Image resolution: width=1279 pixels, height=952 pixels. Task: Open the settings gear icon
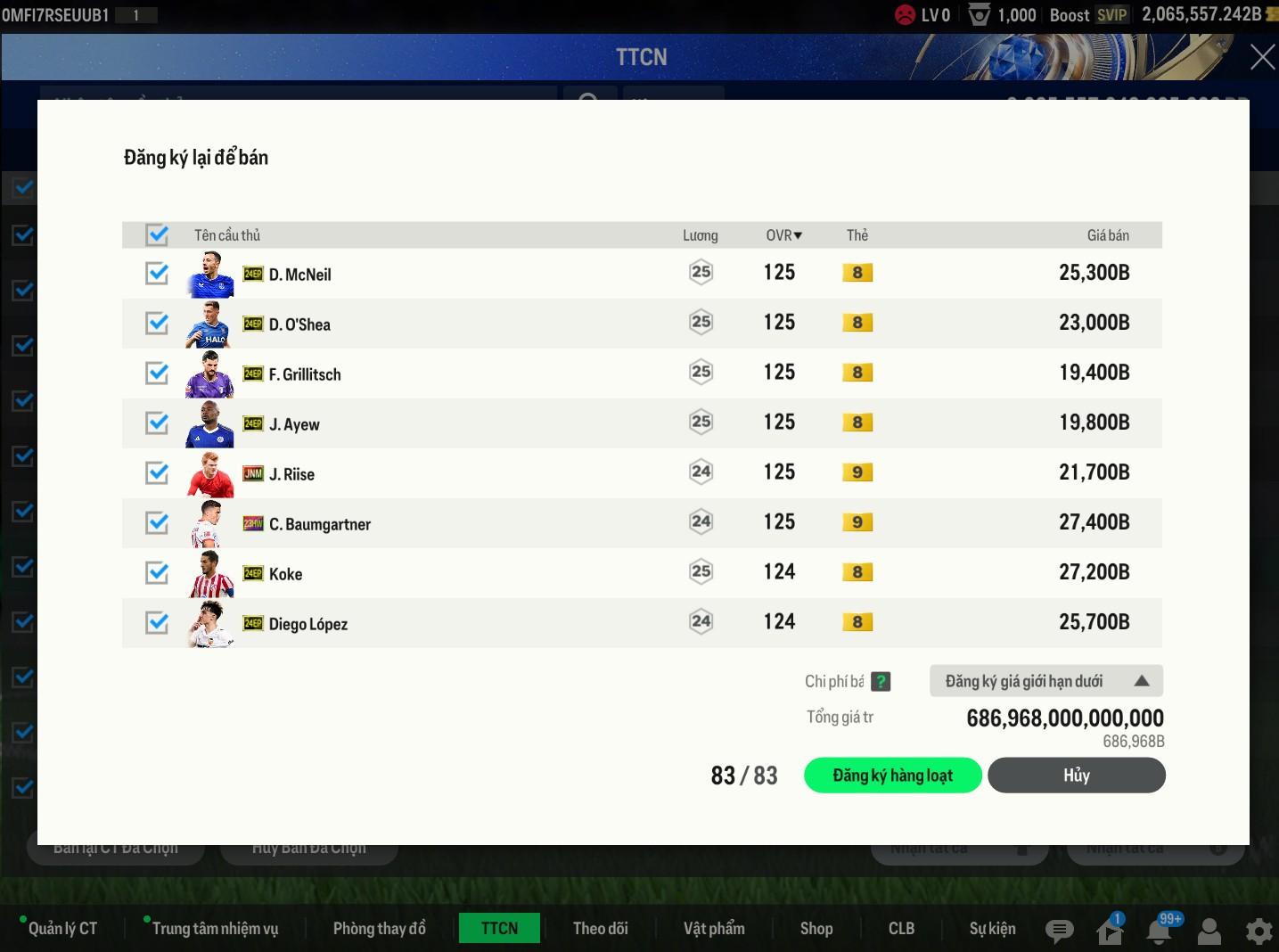(x=1259, y=931)
